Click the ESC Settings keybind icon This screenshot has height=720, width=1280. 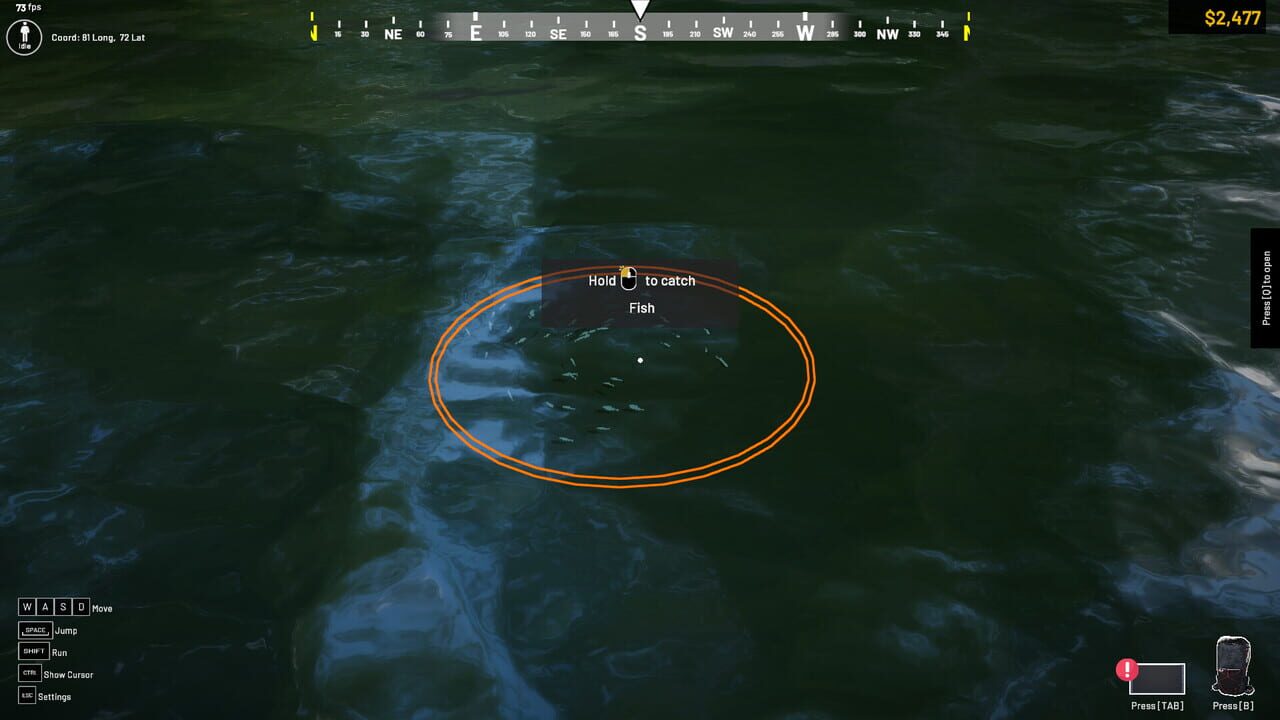(25, 695)
